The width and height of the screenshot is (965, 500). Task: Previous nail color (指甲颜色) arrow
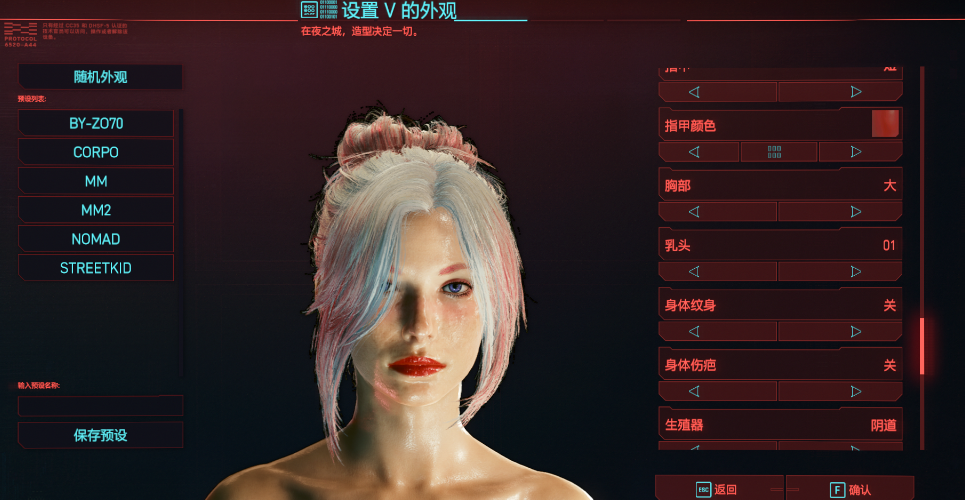pyautogui.click(x=694, y=152)
